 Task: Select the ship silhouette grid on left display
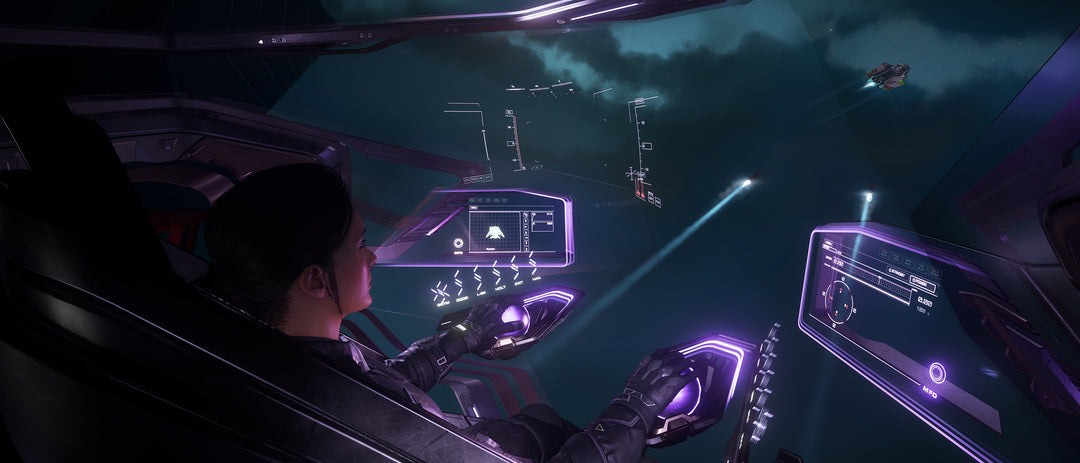497,230
